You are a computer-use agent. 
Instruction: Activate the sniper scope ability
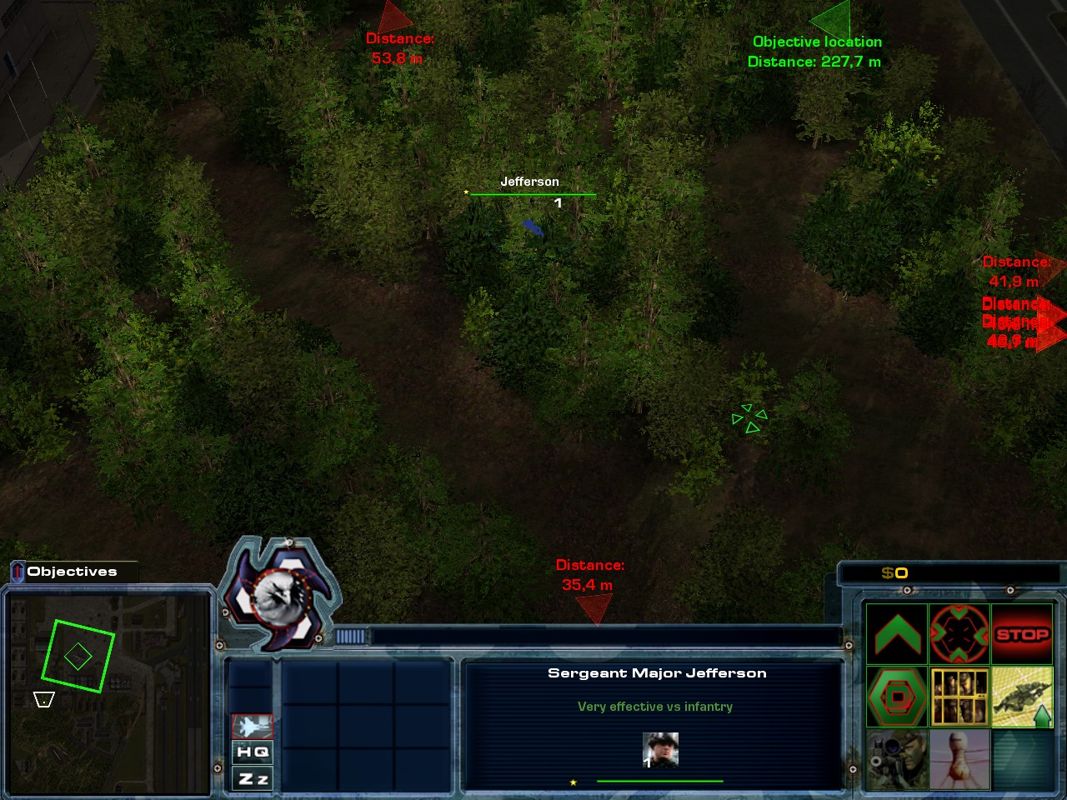pos(897,759)
